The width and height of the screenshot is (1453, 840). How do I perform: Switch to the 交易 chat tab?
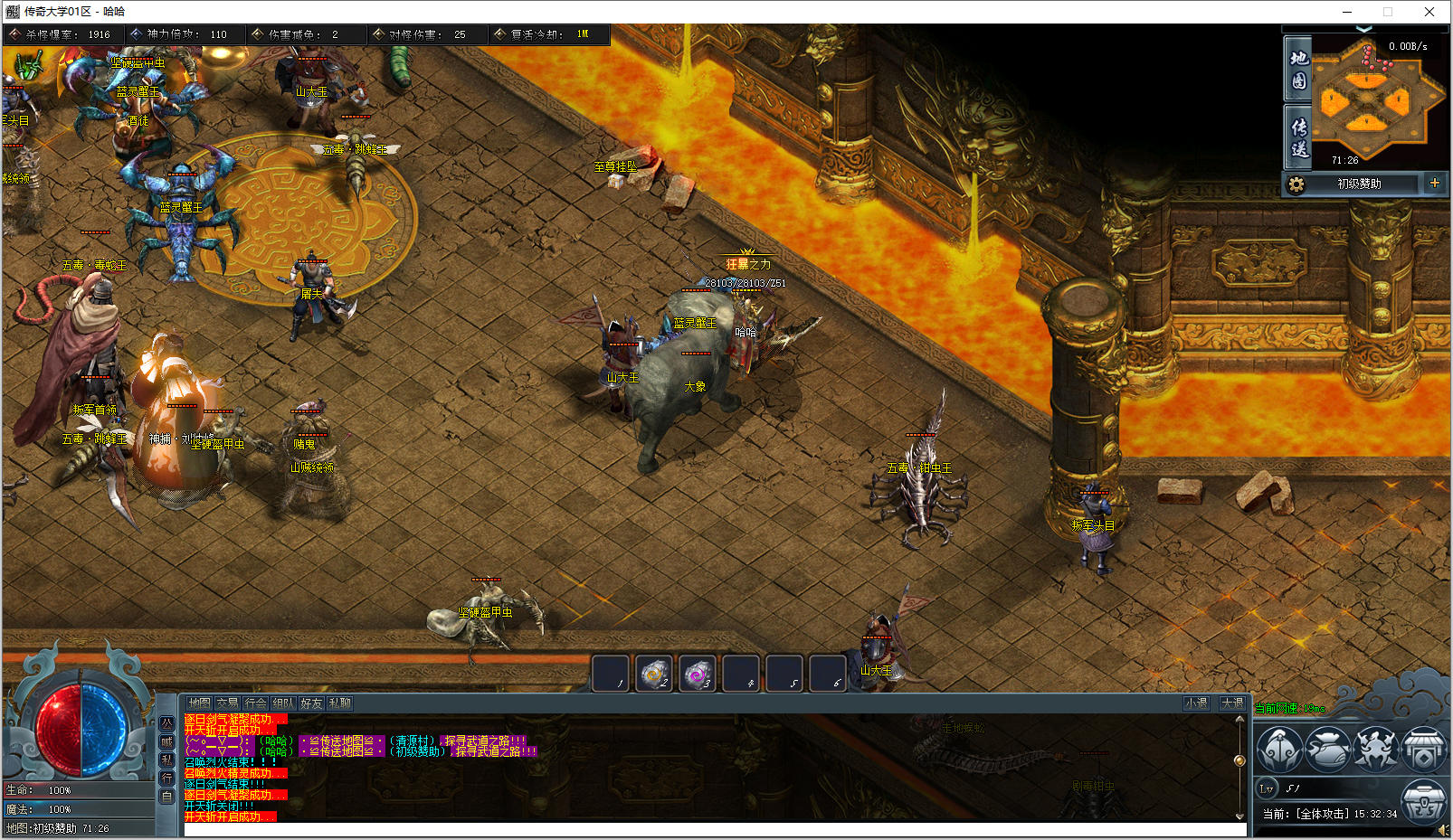click(x=227, y=703)
